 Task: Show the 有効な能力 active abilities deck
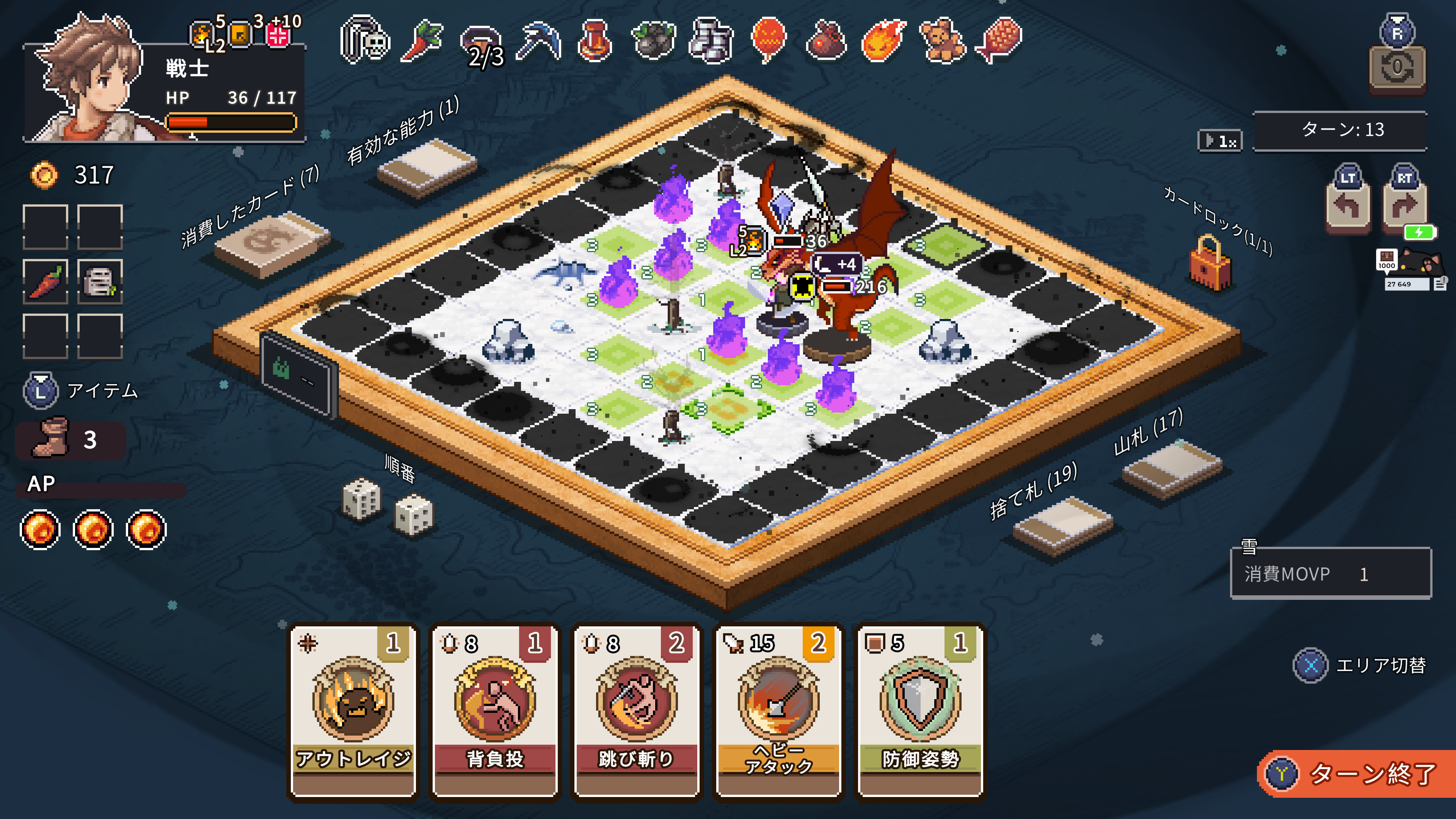pyautogui.click(x=427, y=167)
